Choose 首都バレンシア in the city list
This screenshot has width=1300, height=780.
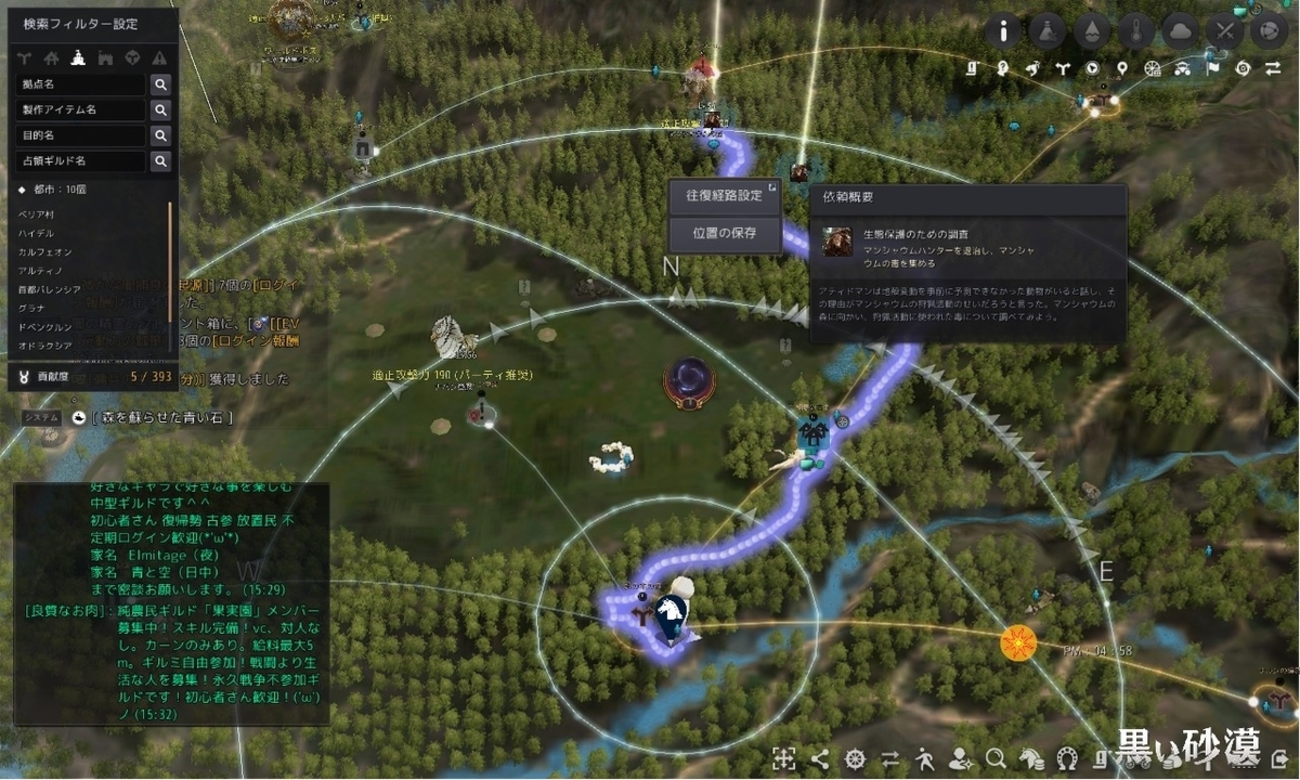pos(51,290)
